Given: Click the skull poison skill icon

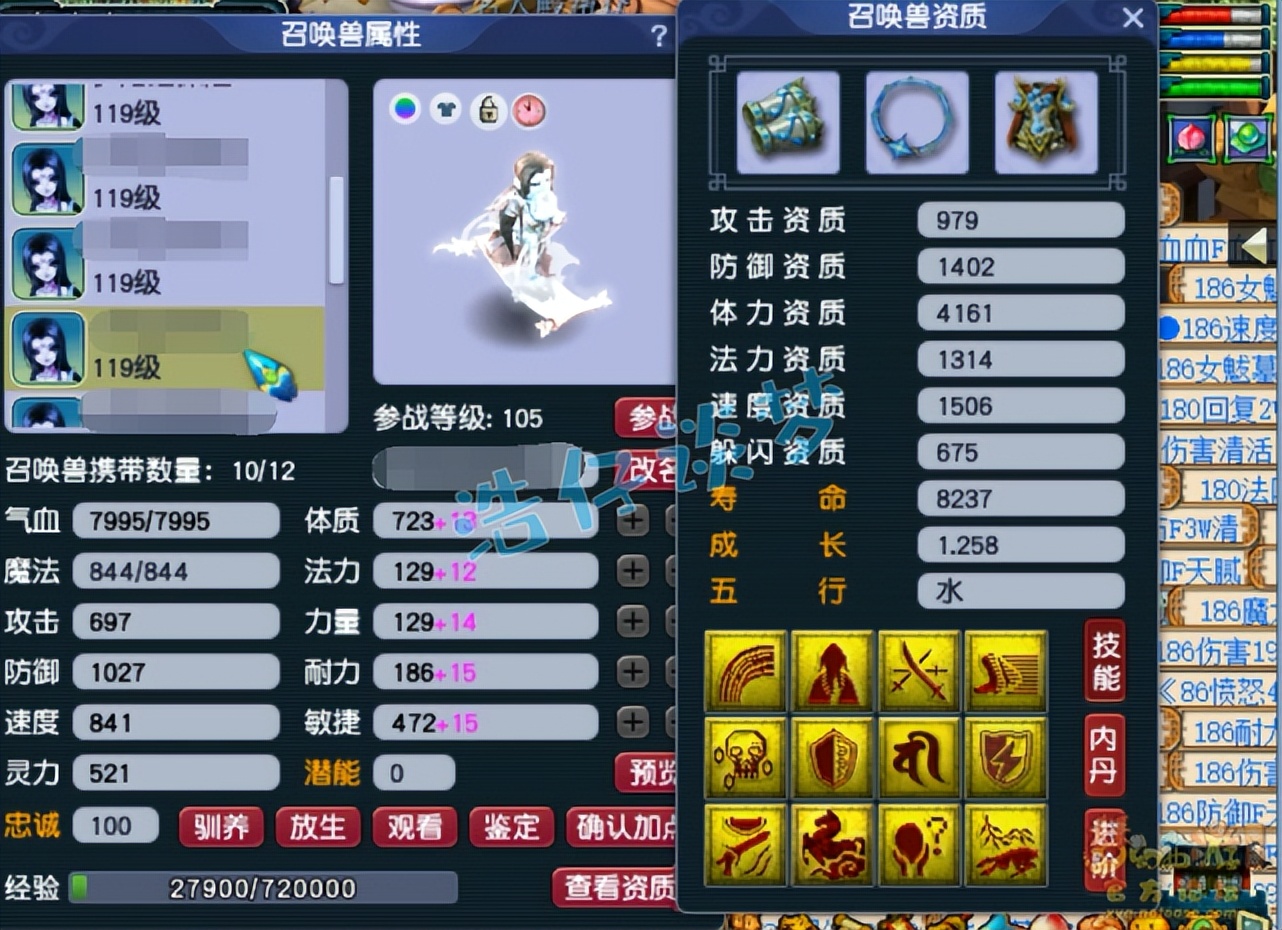Looking at the screenshot, I should pos(745,757).
